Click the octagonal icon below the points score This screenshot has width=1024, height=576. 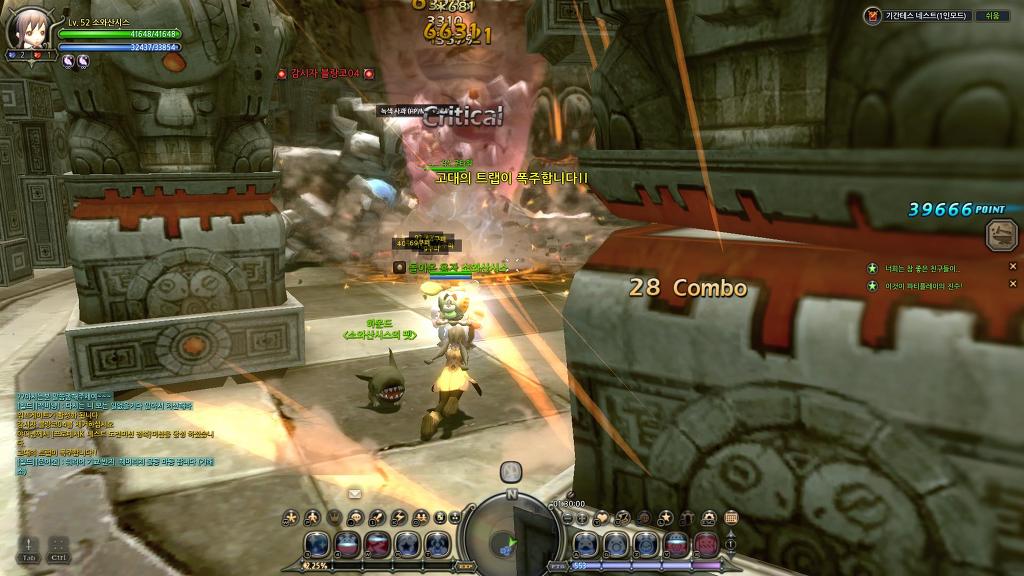click(1000, 235)
